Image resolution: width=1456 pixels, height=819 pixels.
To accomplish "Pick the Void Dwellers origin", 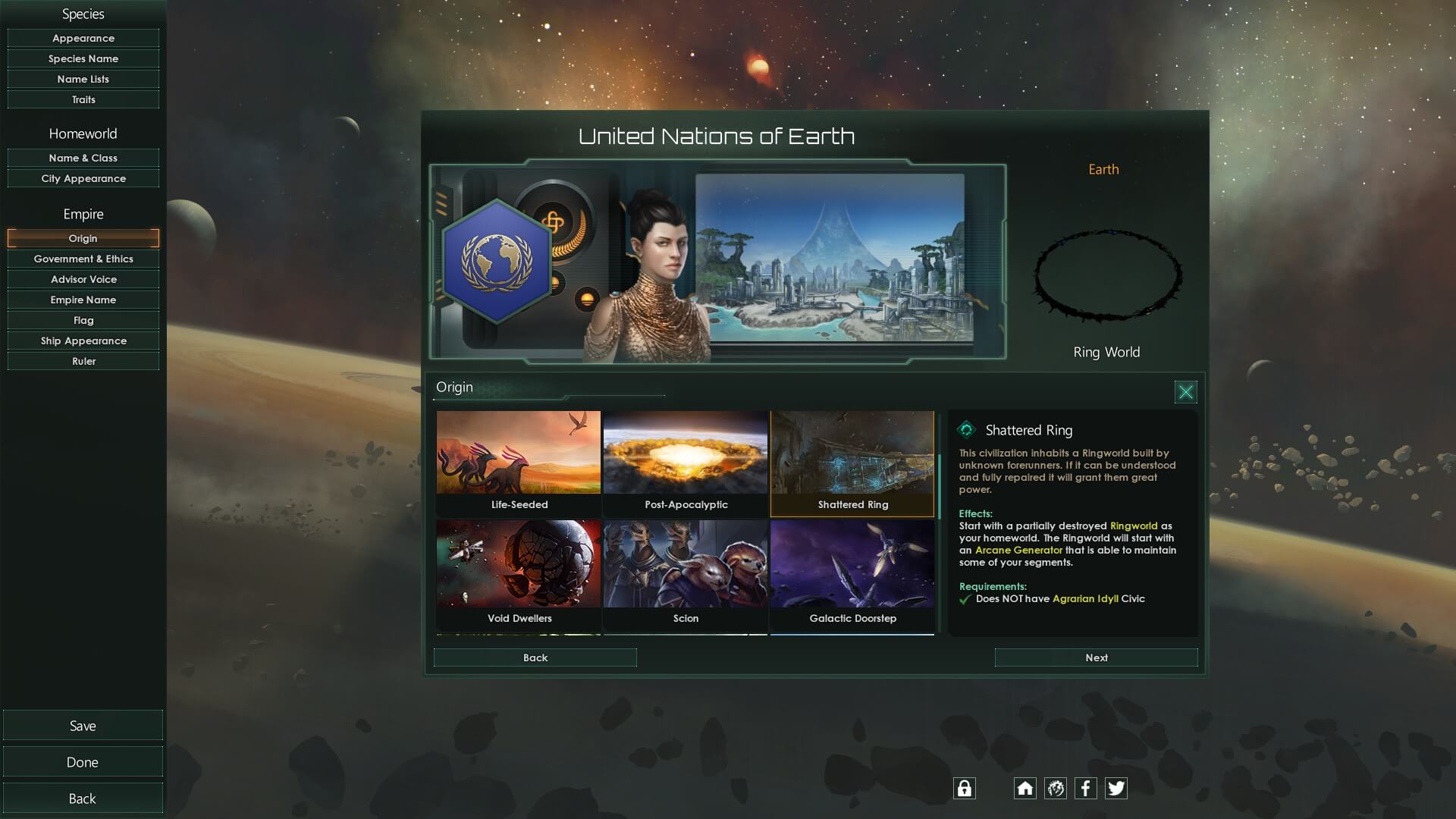I will (519, 574).
